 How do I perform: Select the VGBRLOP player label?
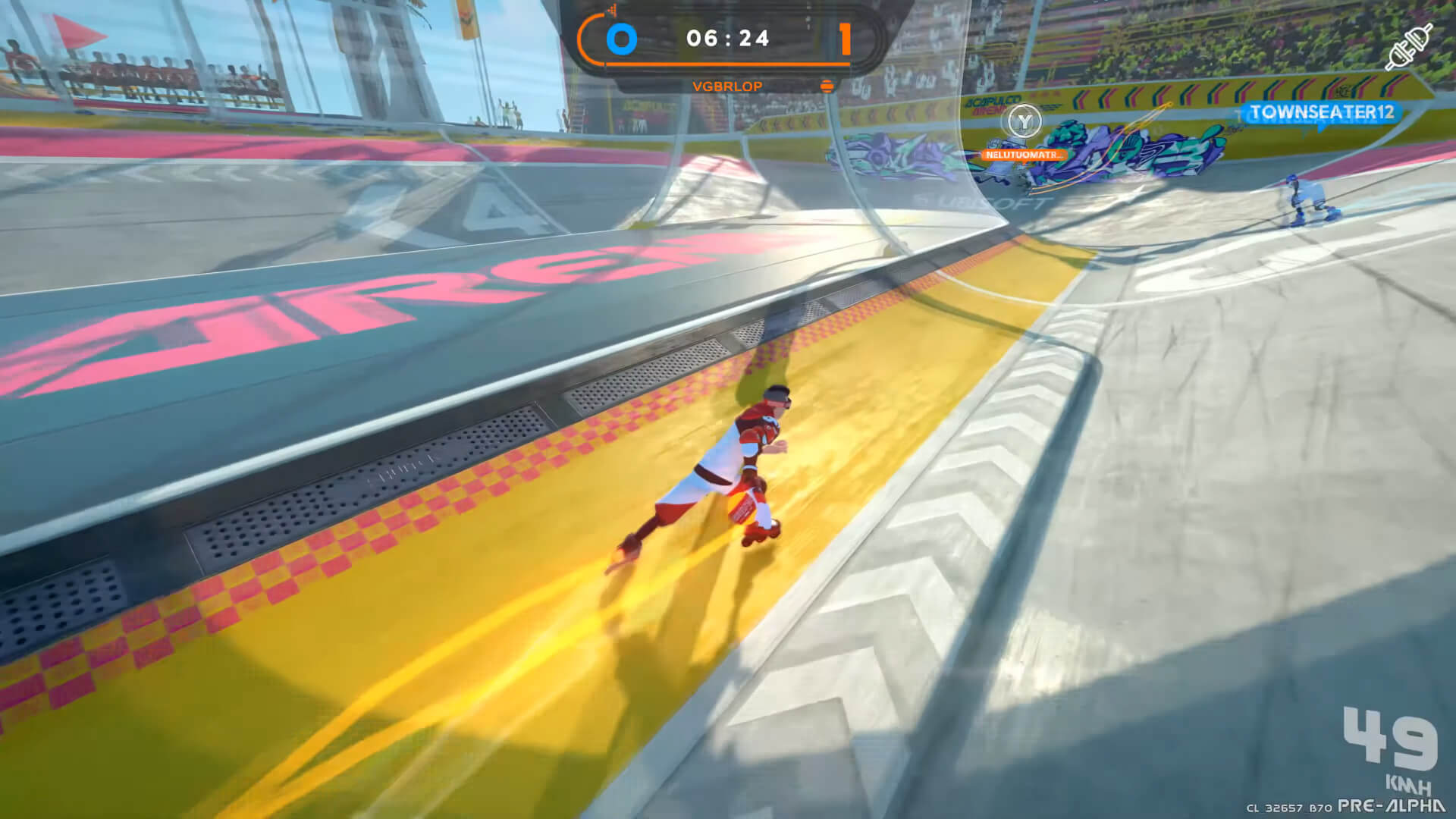726,86
